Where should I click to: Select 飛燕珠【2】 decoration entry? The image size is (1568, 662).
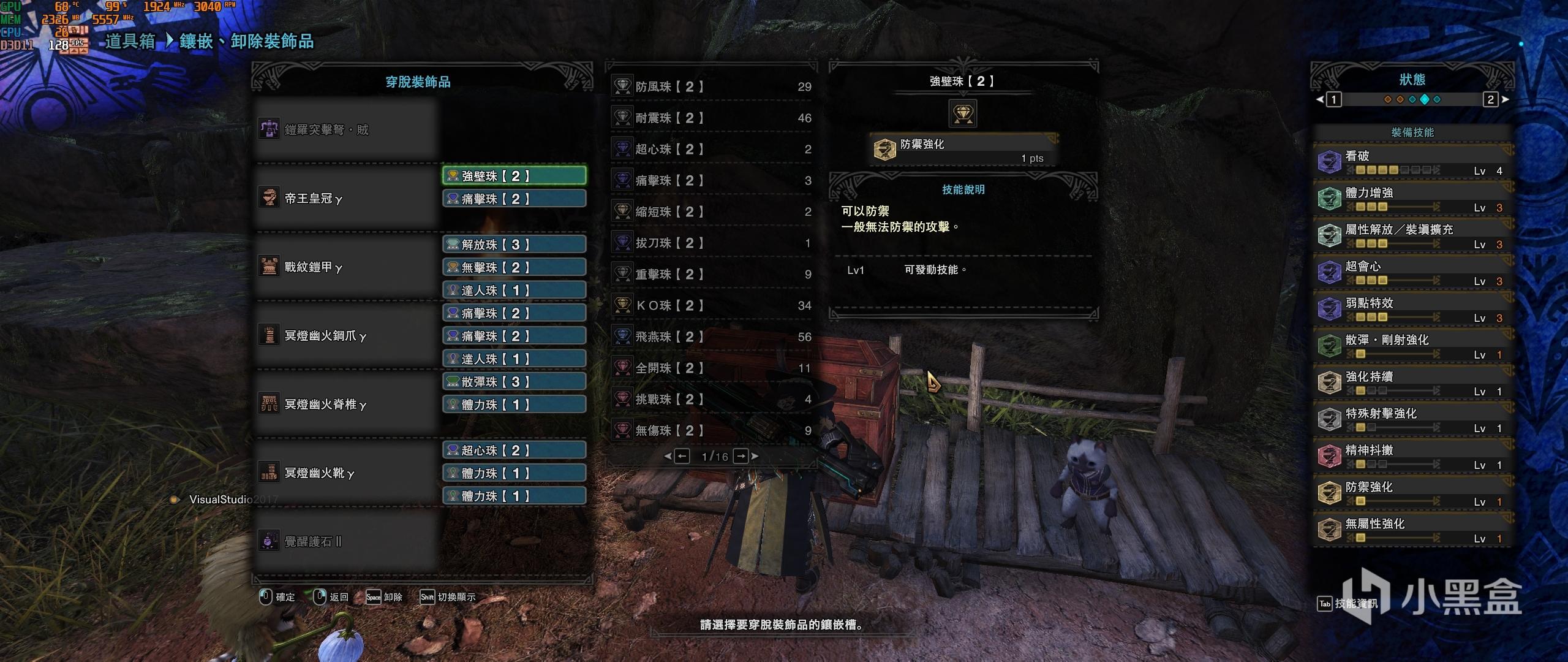tap(711, 337)
